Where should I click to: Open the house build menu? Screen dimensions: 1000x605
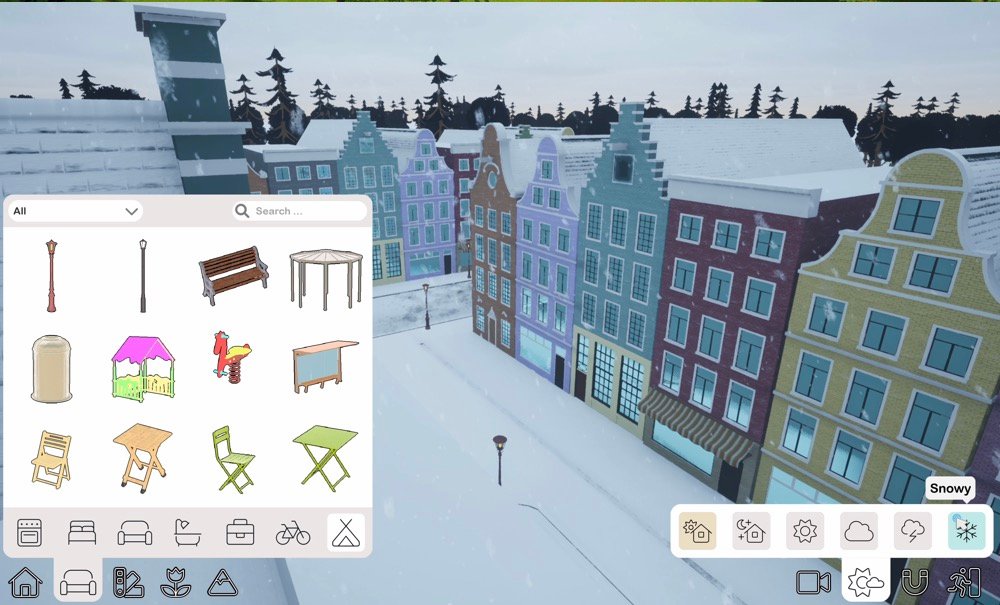[x=24, y=581]
